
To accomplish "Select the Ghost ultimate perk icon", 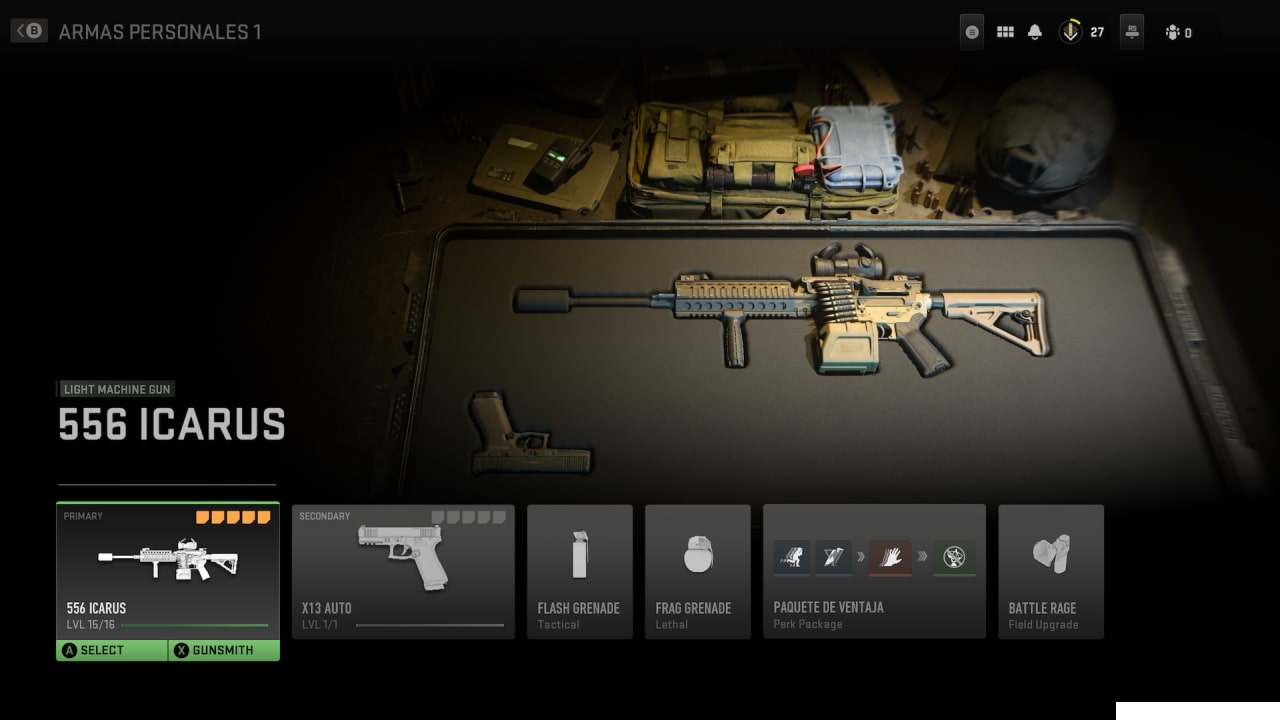I will pyautogui.click(x=952, y=557).
